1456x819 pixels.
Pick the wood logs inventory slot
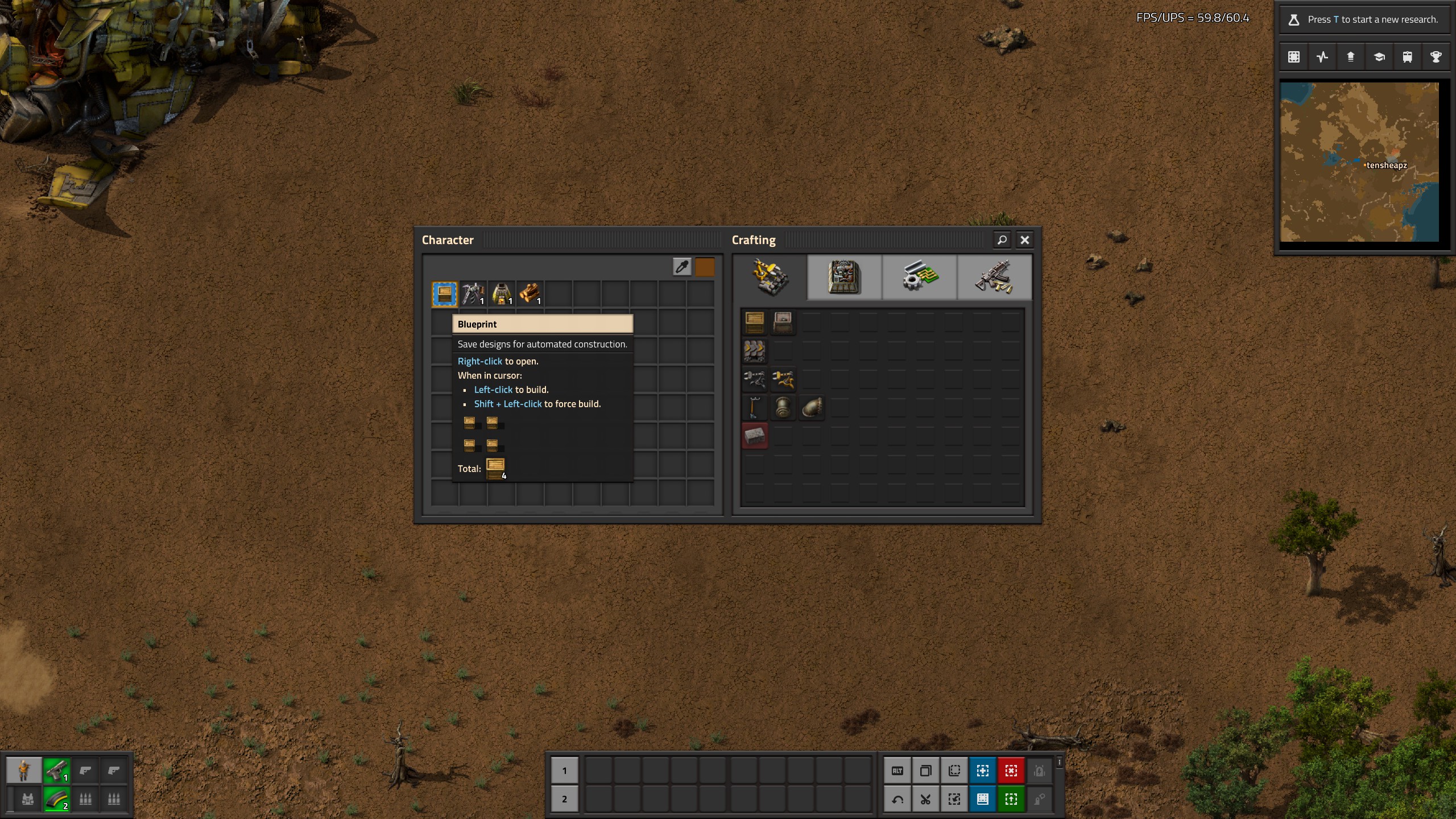click(530, 294)
